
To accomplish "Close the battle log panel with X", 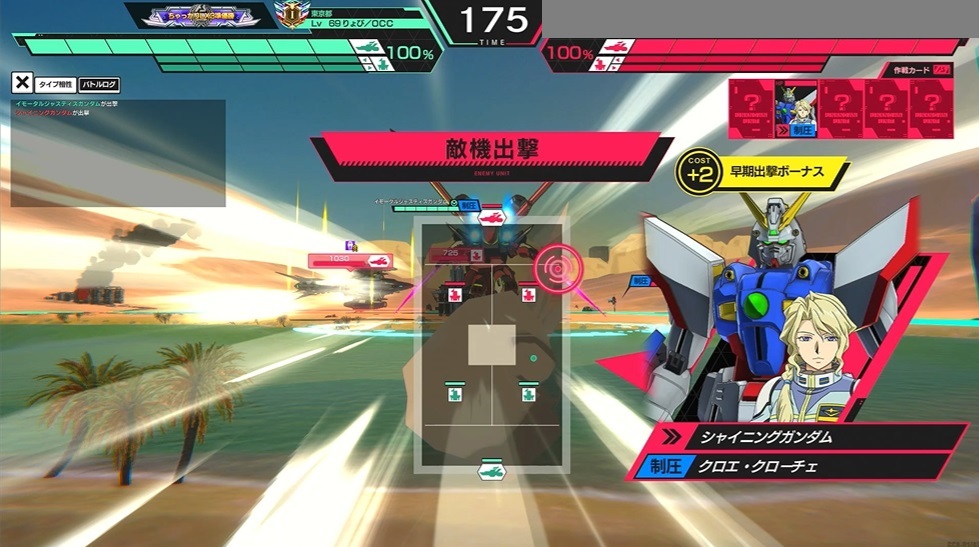I will (x=22, y=85).
